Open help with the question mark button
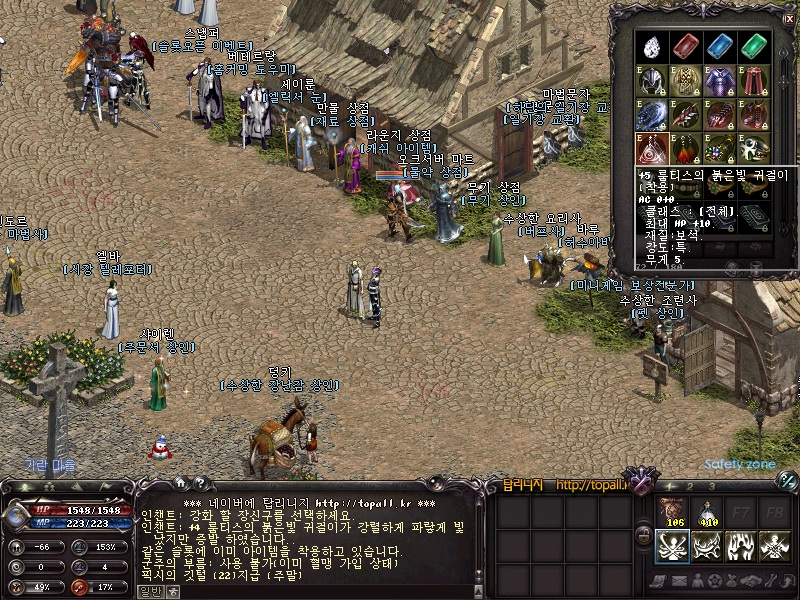800x600 pixels. [x=199, y=483]
